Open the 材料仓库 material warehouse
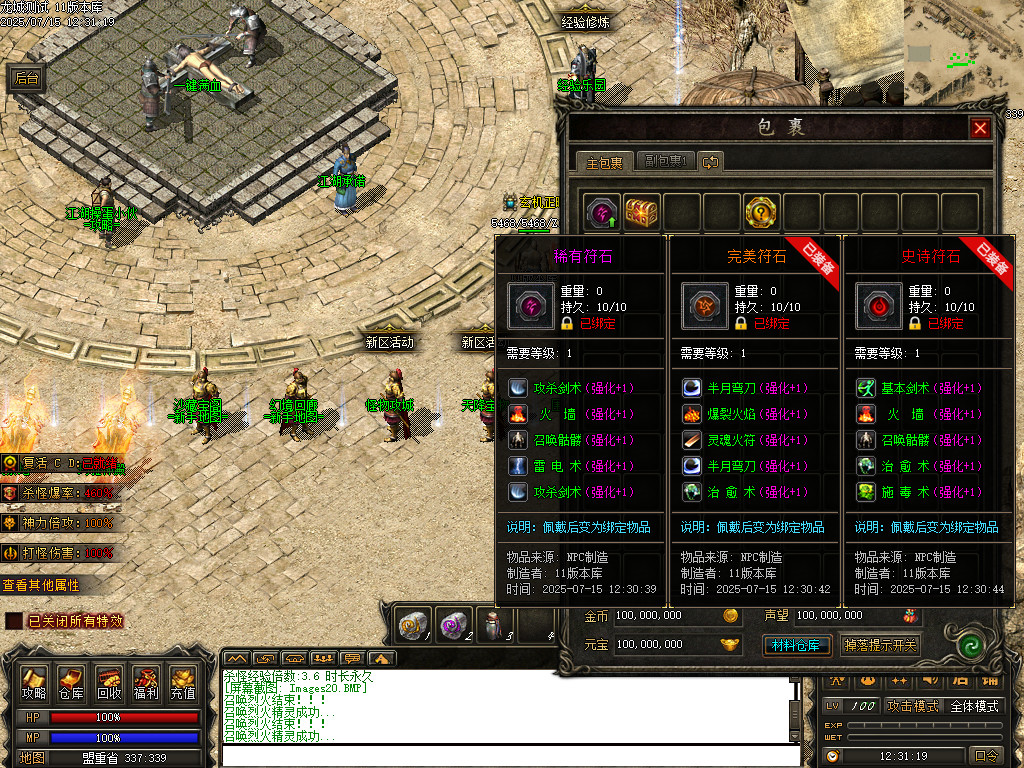Image resolution: width=1024 pixels, height=768 pixels. (x=796, y=645)
